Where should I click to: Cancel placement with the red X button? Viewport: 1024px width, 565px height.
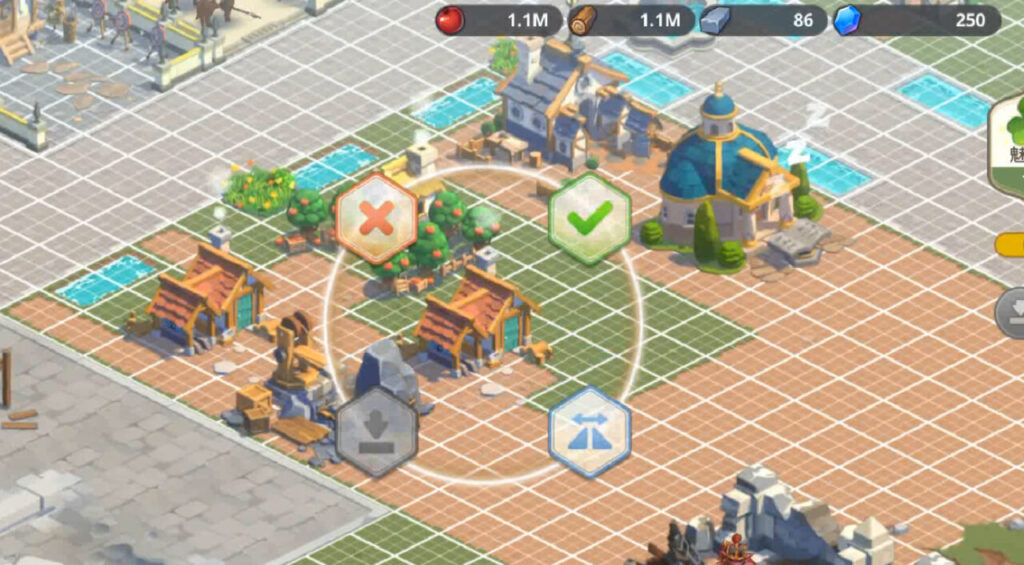[376, 218]
